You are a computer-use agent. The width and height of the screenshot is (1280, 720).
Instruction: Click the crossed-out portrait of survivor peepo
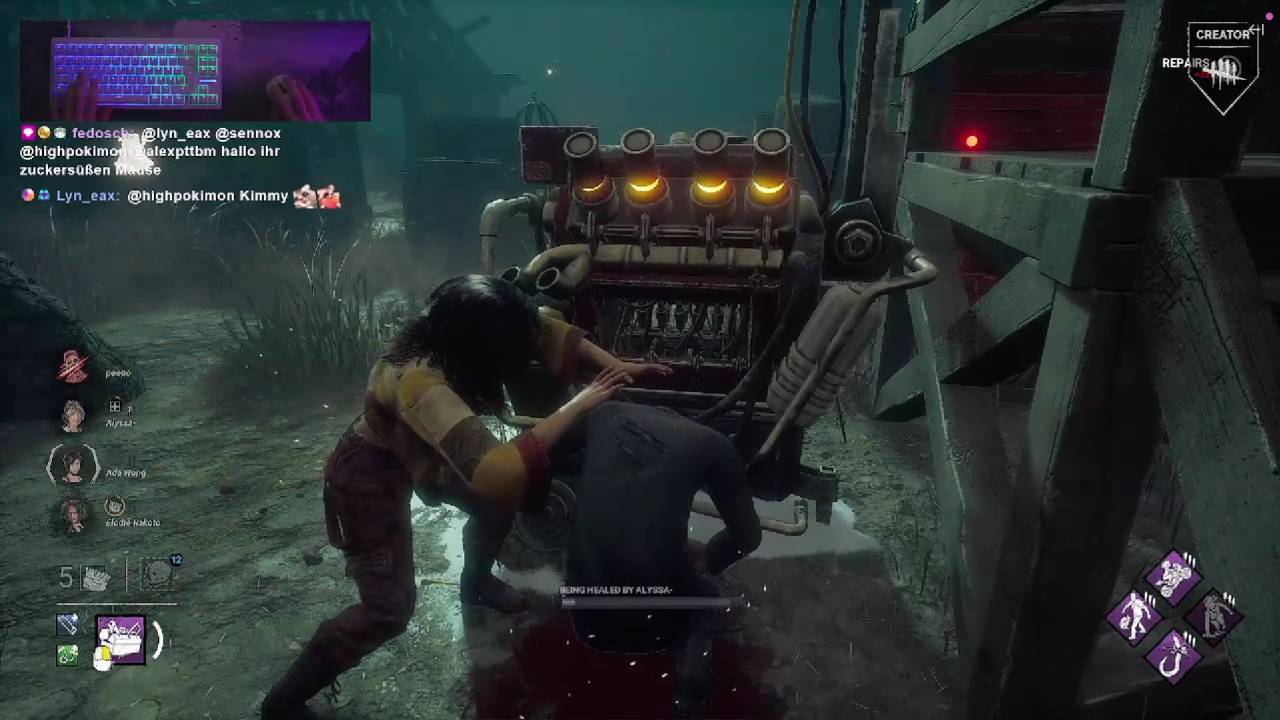(73, 367)
